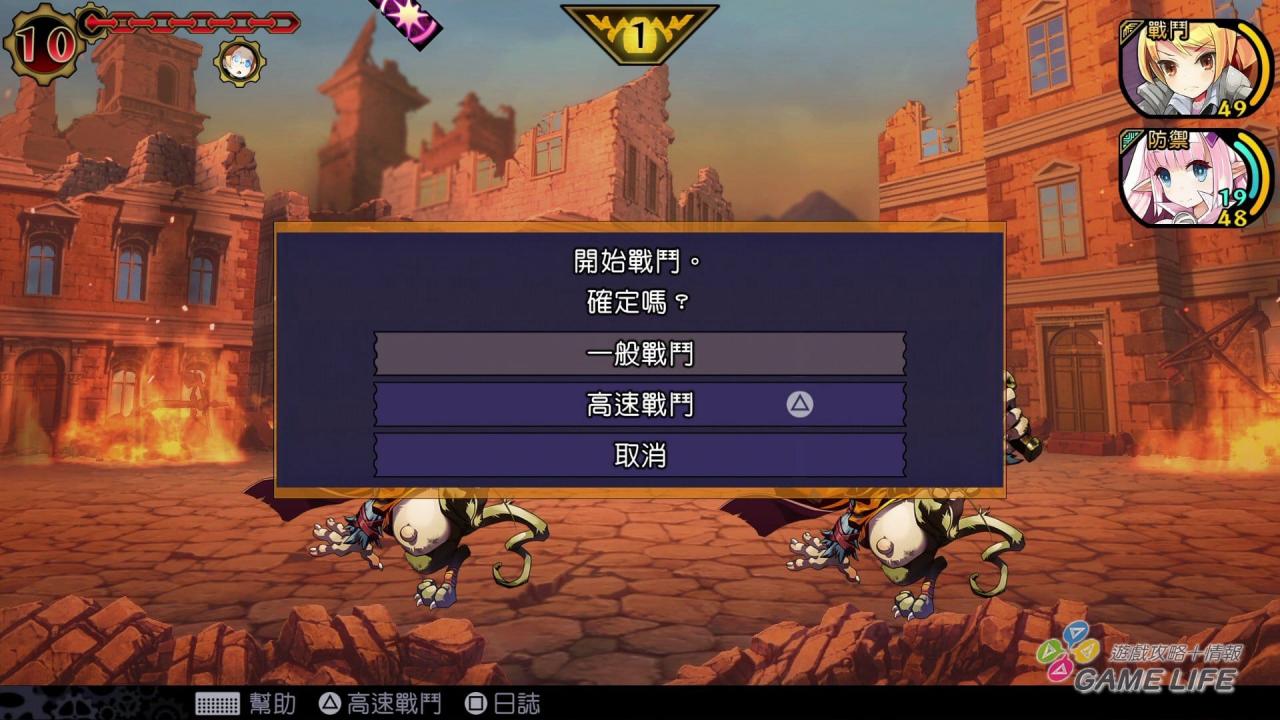Open the small character portrait on the chain gauge

click(x=237, y=64)
